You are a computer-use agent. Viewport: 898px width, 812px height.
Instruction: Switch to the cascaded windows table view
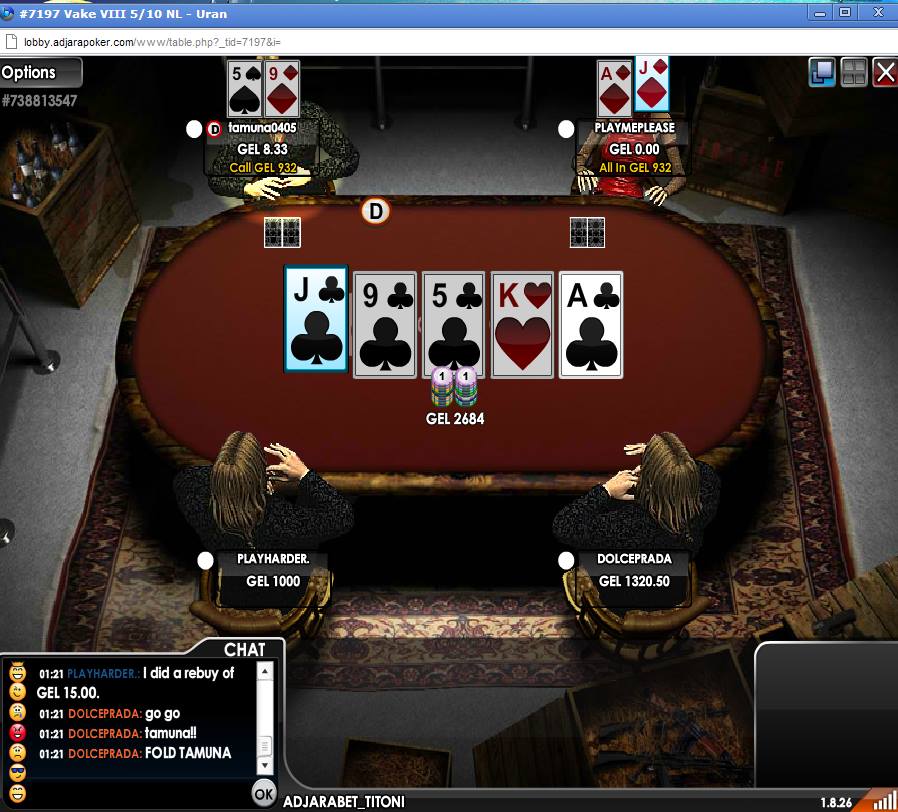coord(822,72)
